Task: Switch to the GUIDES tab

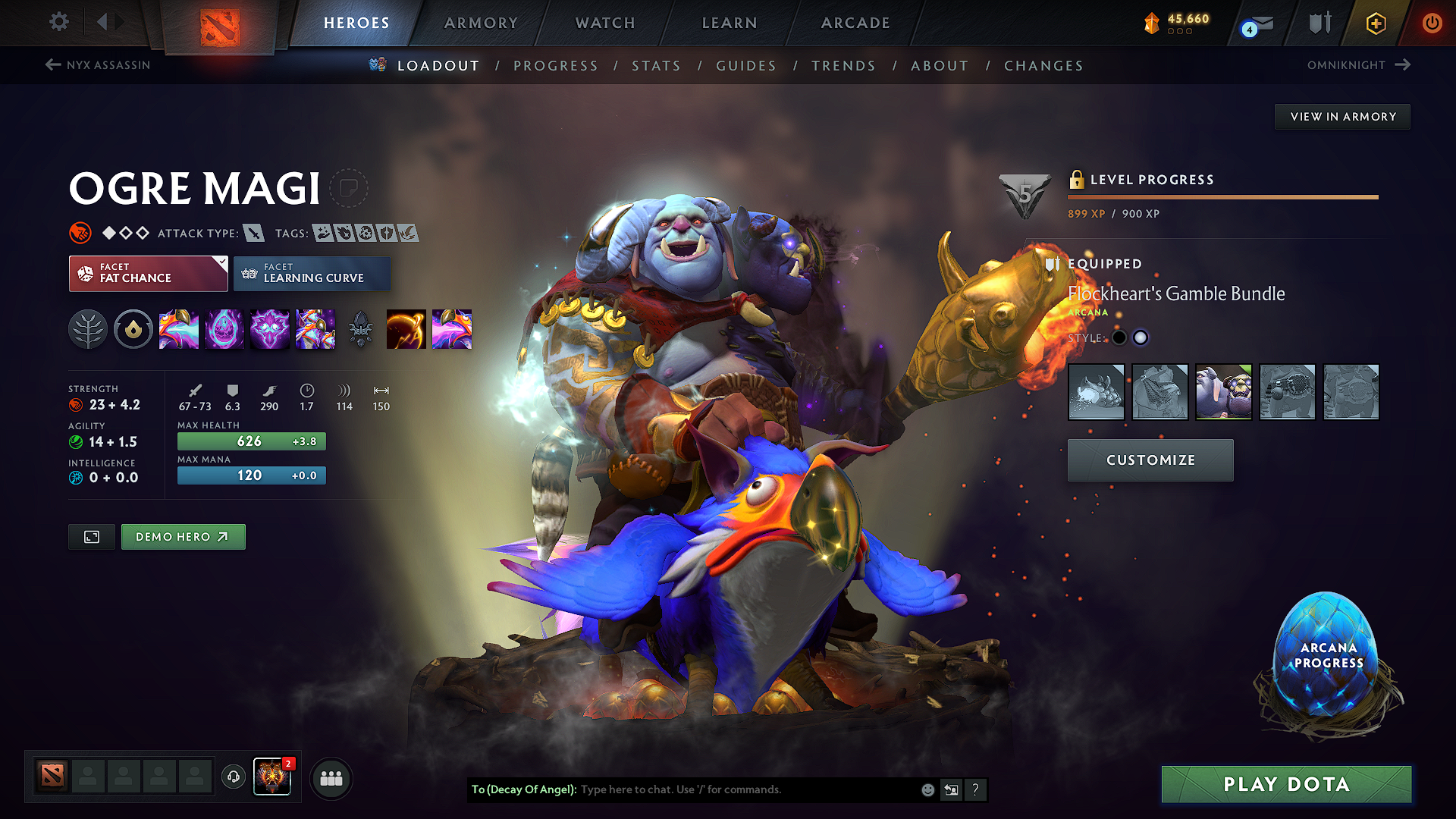Action: 745,65
